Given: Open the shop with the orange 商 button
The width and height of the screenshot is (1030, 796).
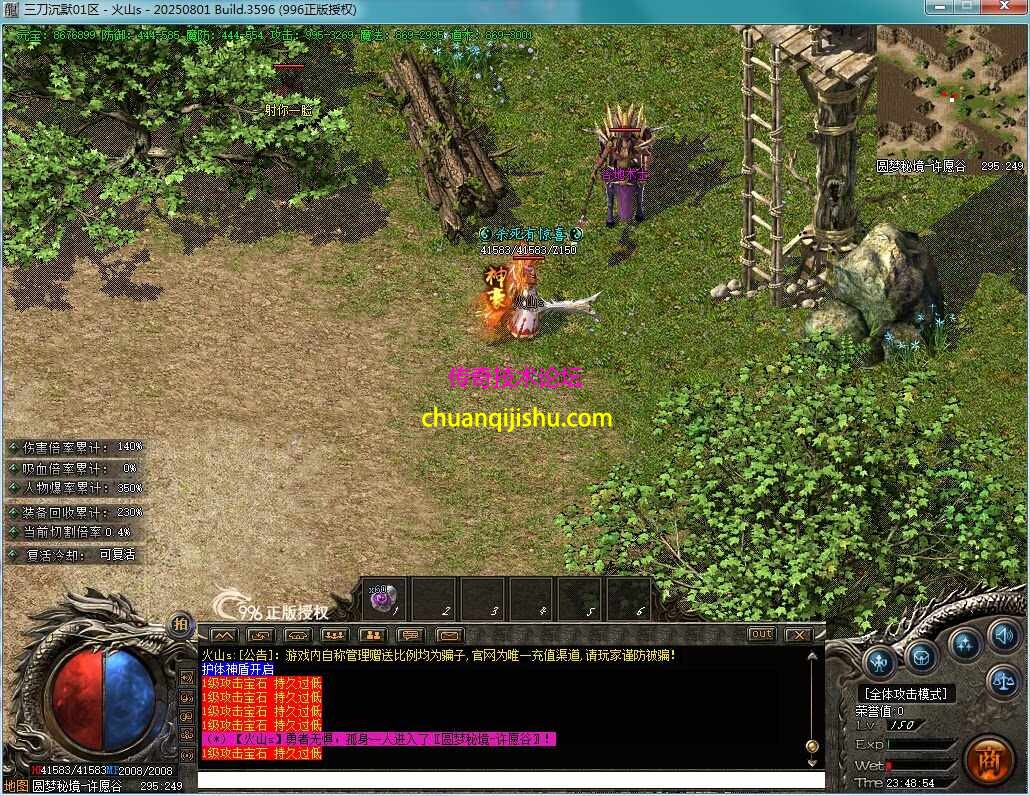Looking at the screenshot, I should [988, 760].
